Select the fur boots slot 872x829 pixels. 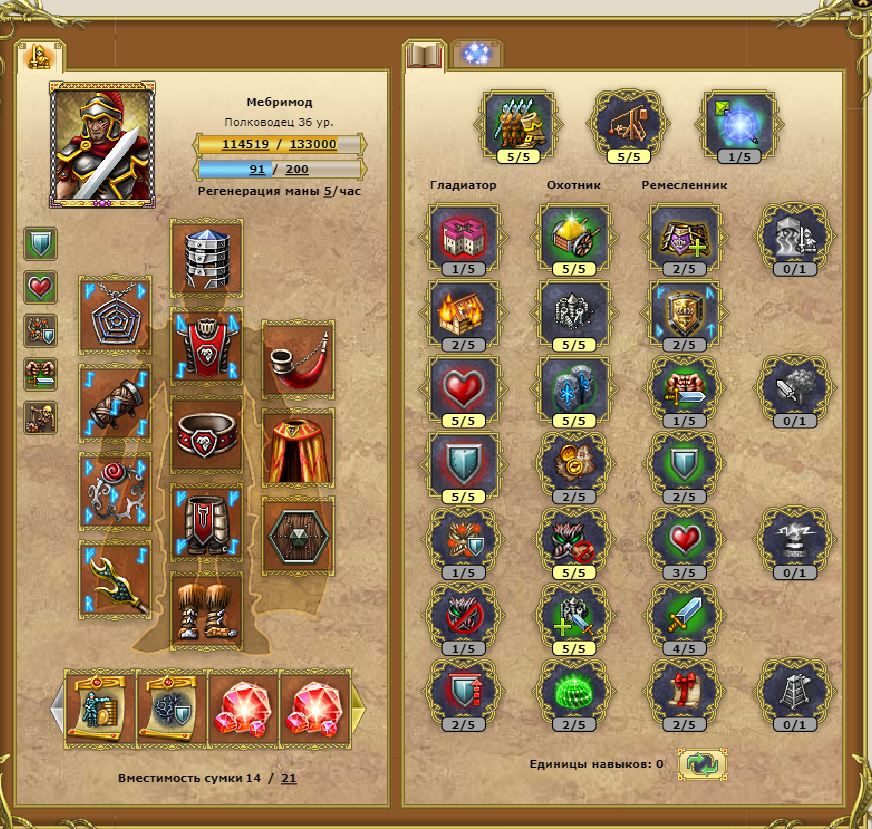206,609
